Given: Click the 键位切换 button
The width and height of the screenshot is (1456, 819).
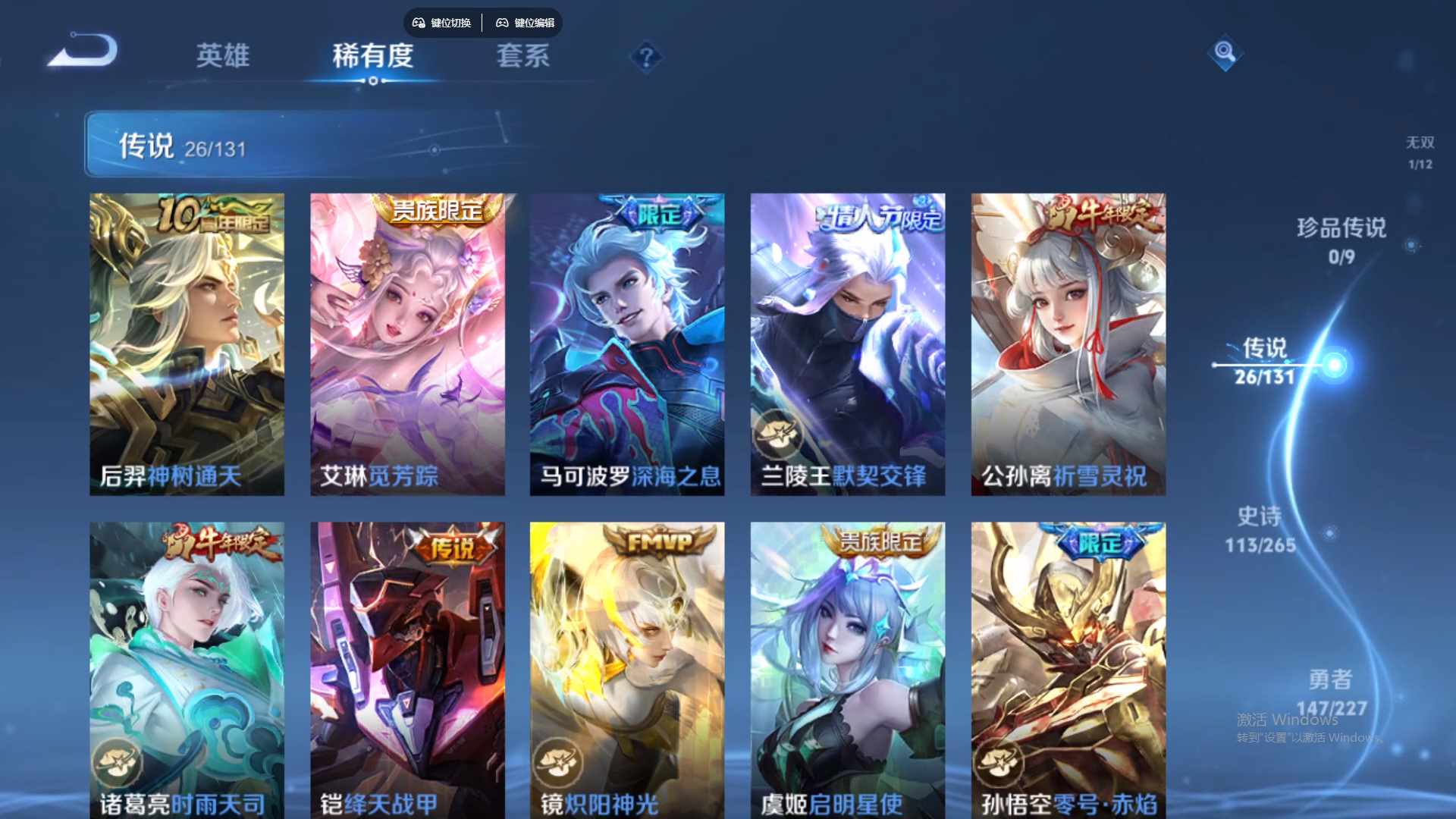Looking at the screenshot, I should click(442, 23).
